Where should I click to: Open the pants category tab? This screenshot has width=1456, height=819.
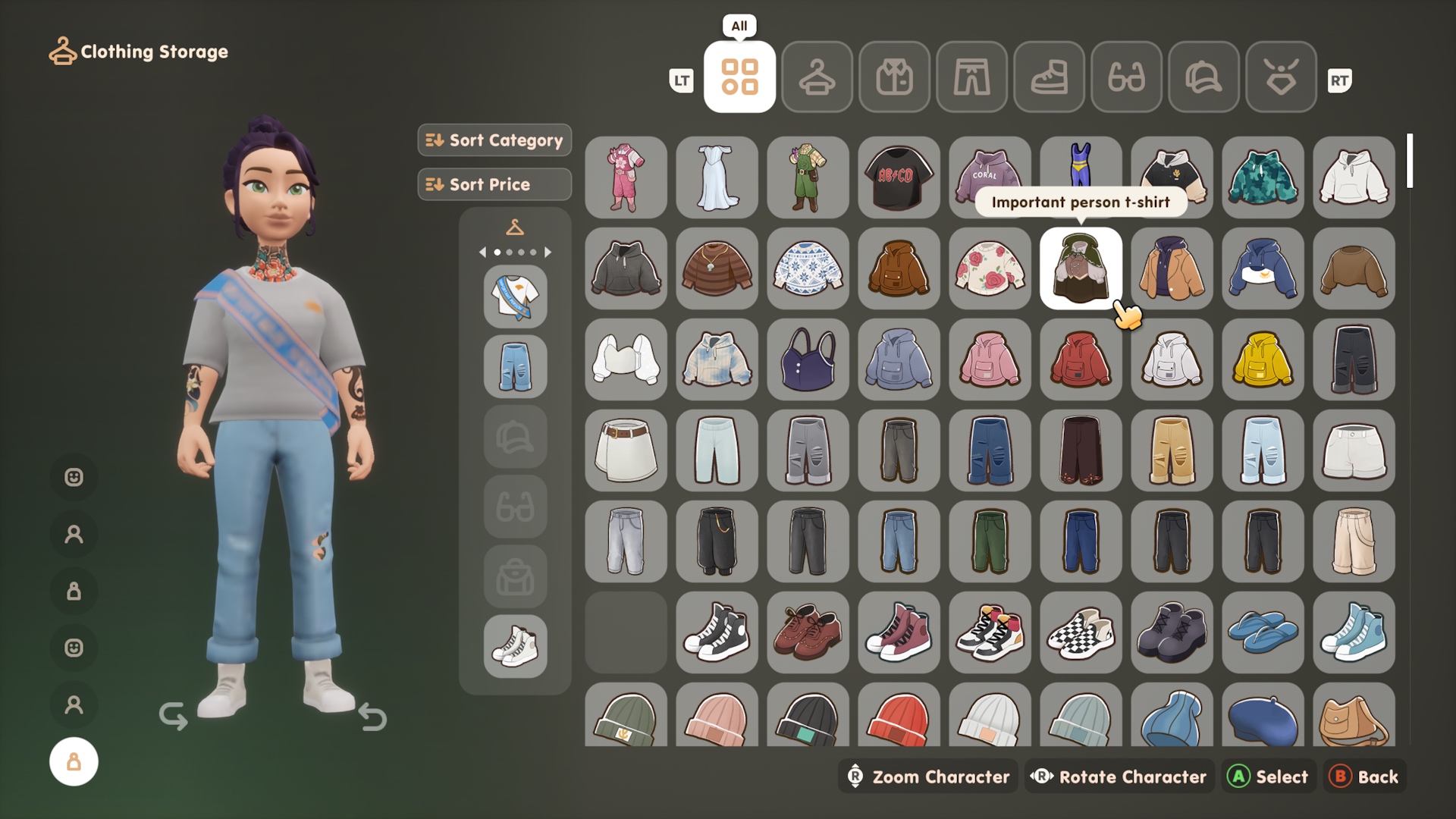pyautogui.click(x=971, y=77)
